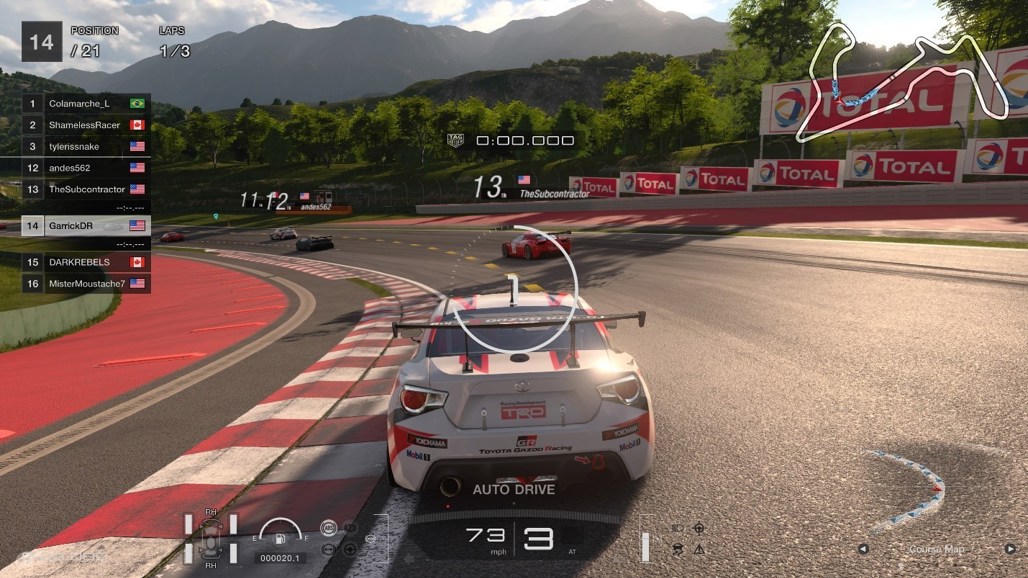Select ShamelessRacer's leaderboard row
Viewport: 1028px width, 578px height.
pos(85,125)
